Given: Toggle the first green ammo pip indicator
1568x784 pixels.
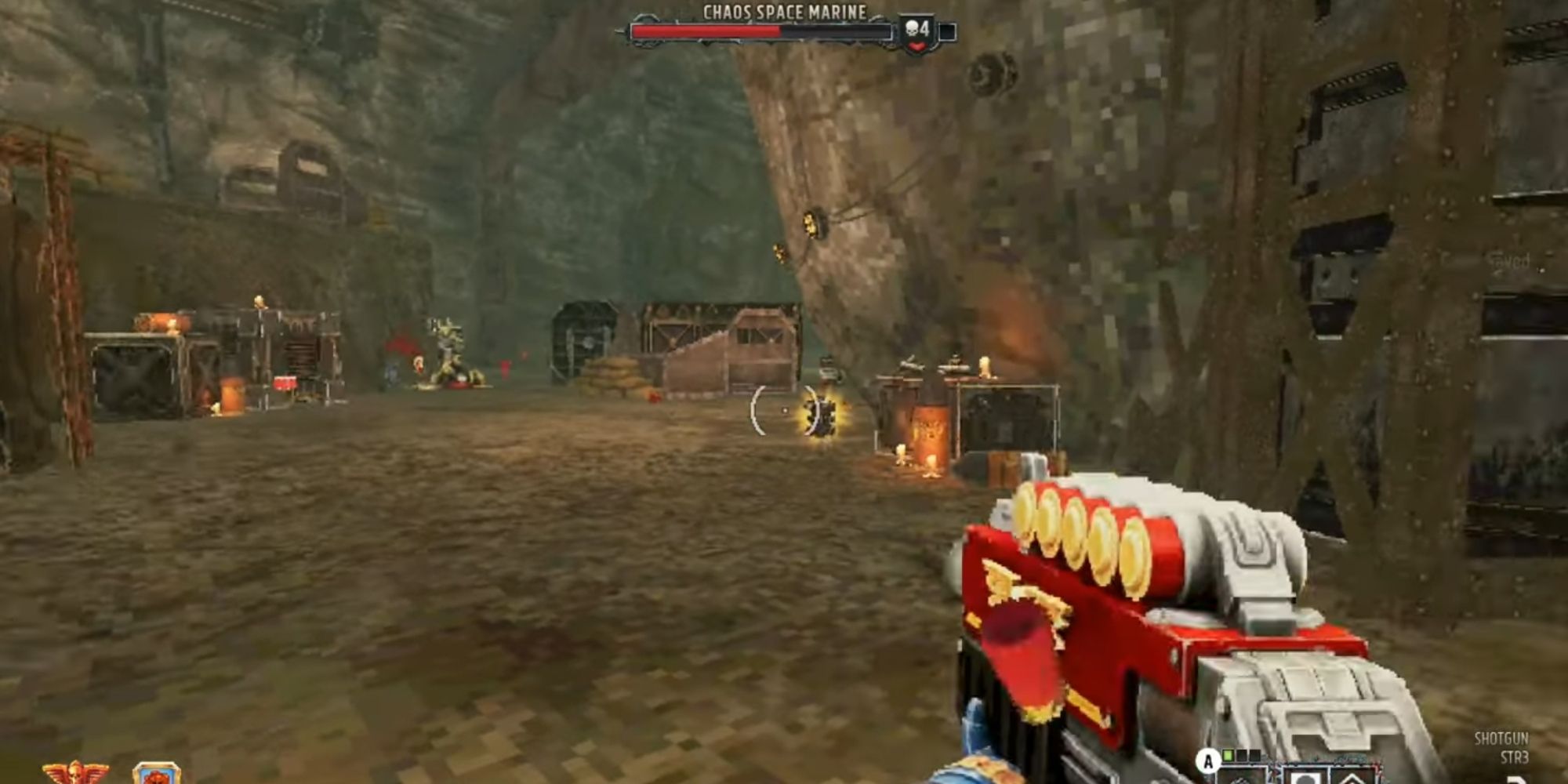Looking at the screenshot, I should 1228,755.
